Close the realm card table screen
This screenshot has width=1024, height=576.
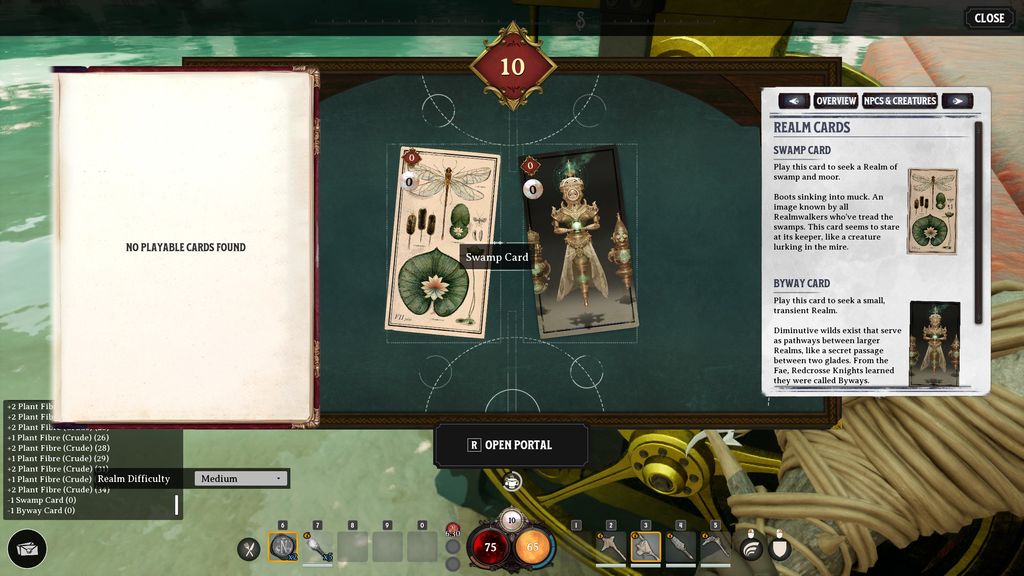click(x=989, y=18)
